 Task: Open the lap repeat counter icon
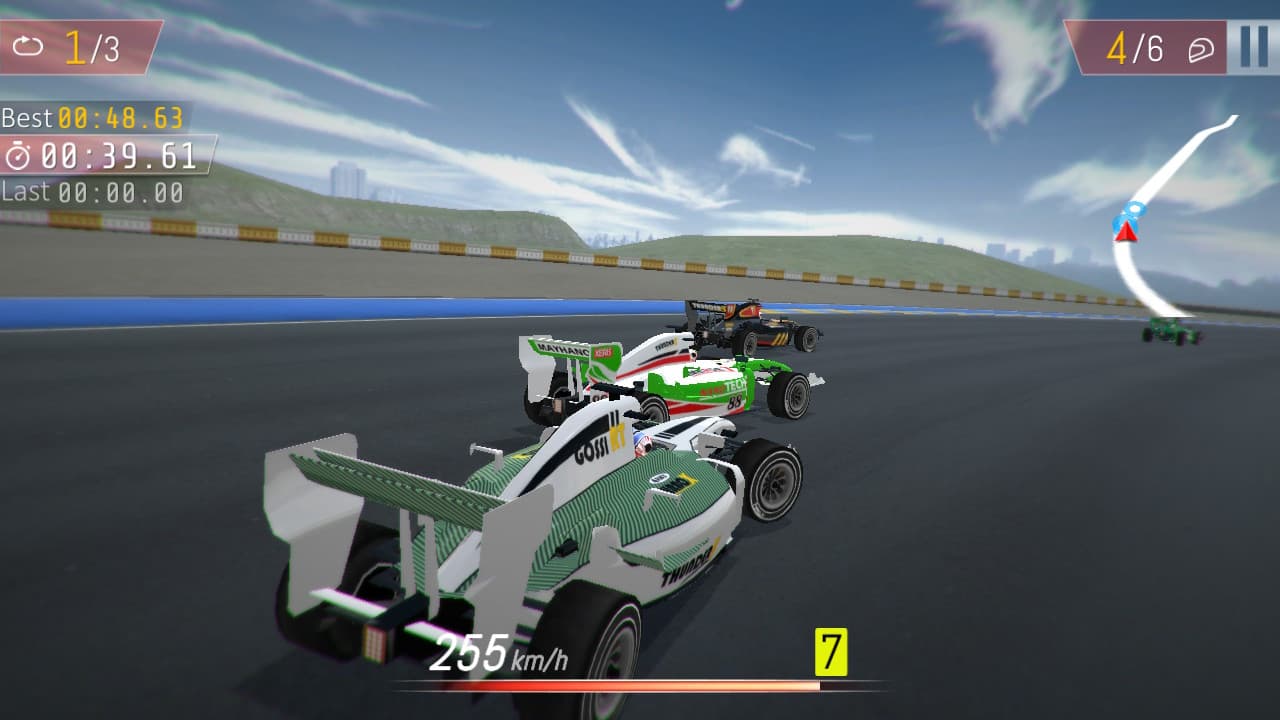pyautogui.click(x=29, y=44)
